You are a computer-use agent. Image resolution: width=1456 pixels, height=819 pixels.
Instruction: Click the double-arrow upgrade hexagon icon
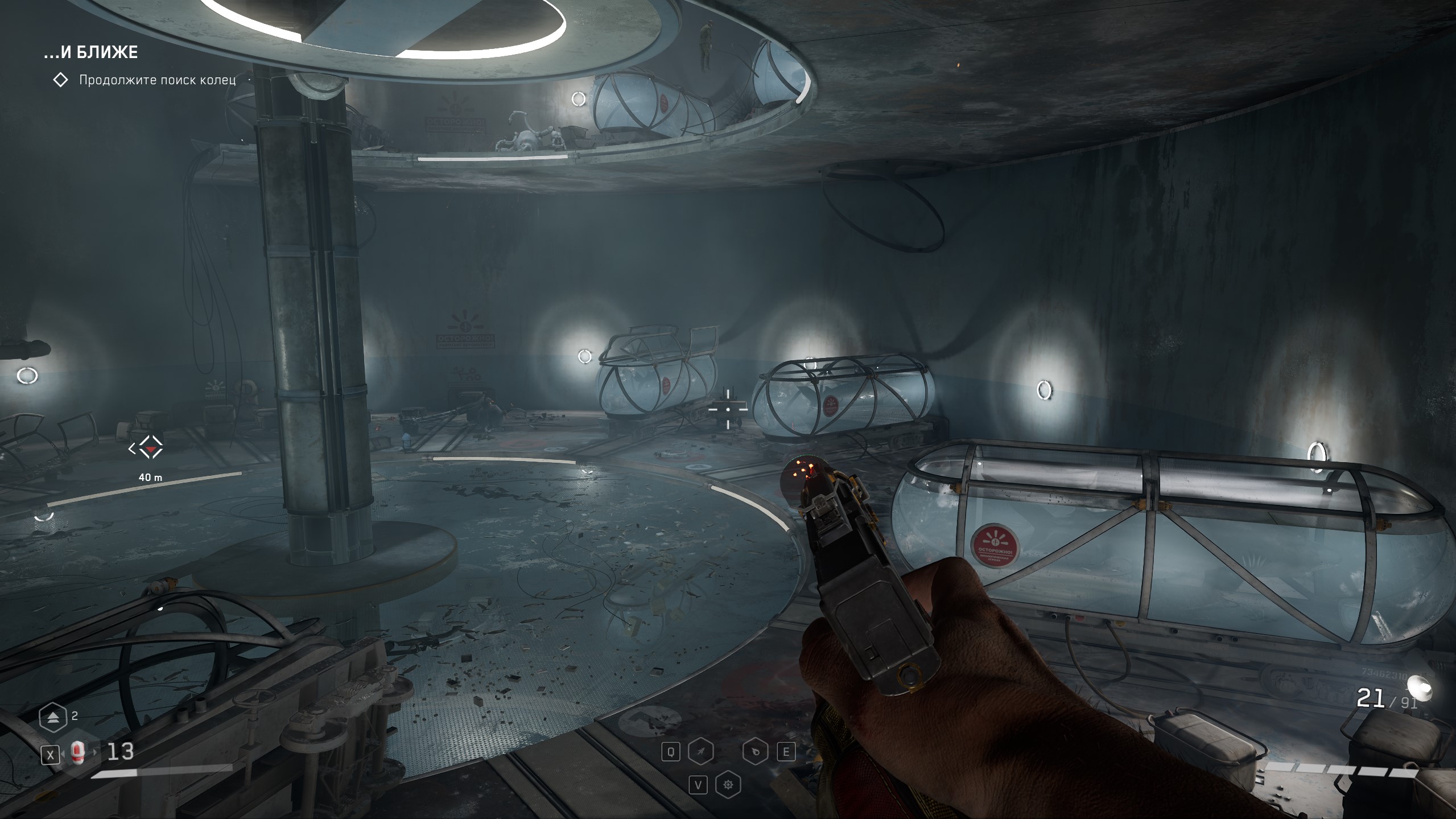tap(53, 718)
